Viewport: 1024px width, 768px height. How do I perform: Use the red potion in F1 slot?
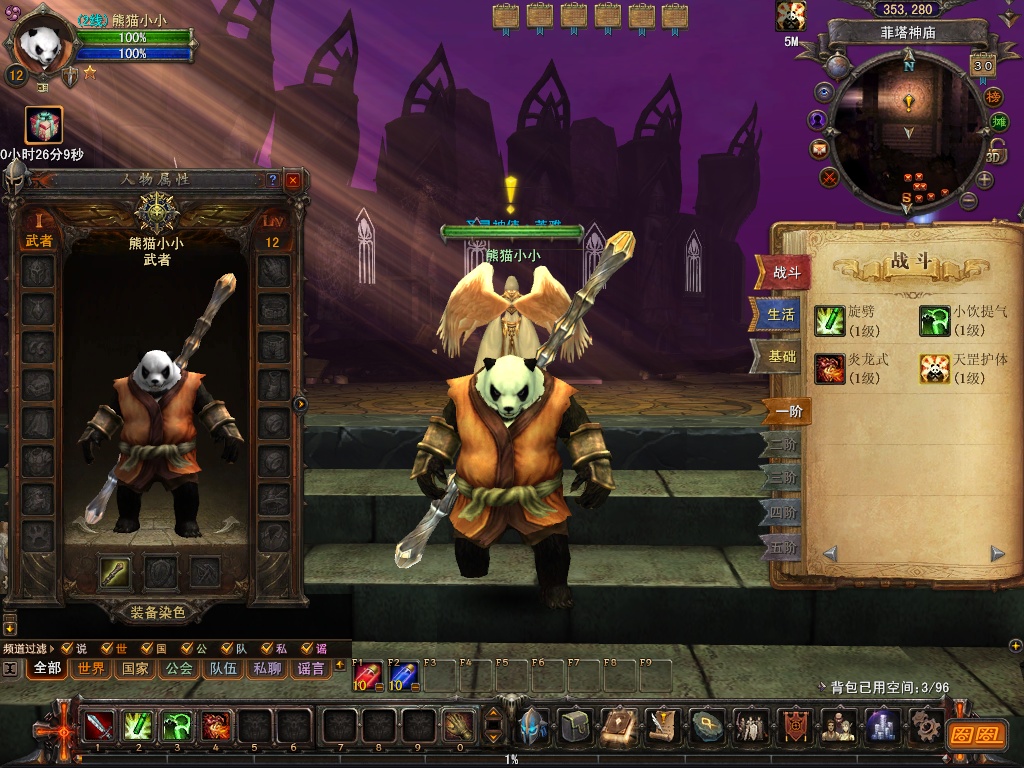(x=367, y=676)
